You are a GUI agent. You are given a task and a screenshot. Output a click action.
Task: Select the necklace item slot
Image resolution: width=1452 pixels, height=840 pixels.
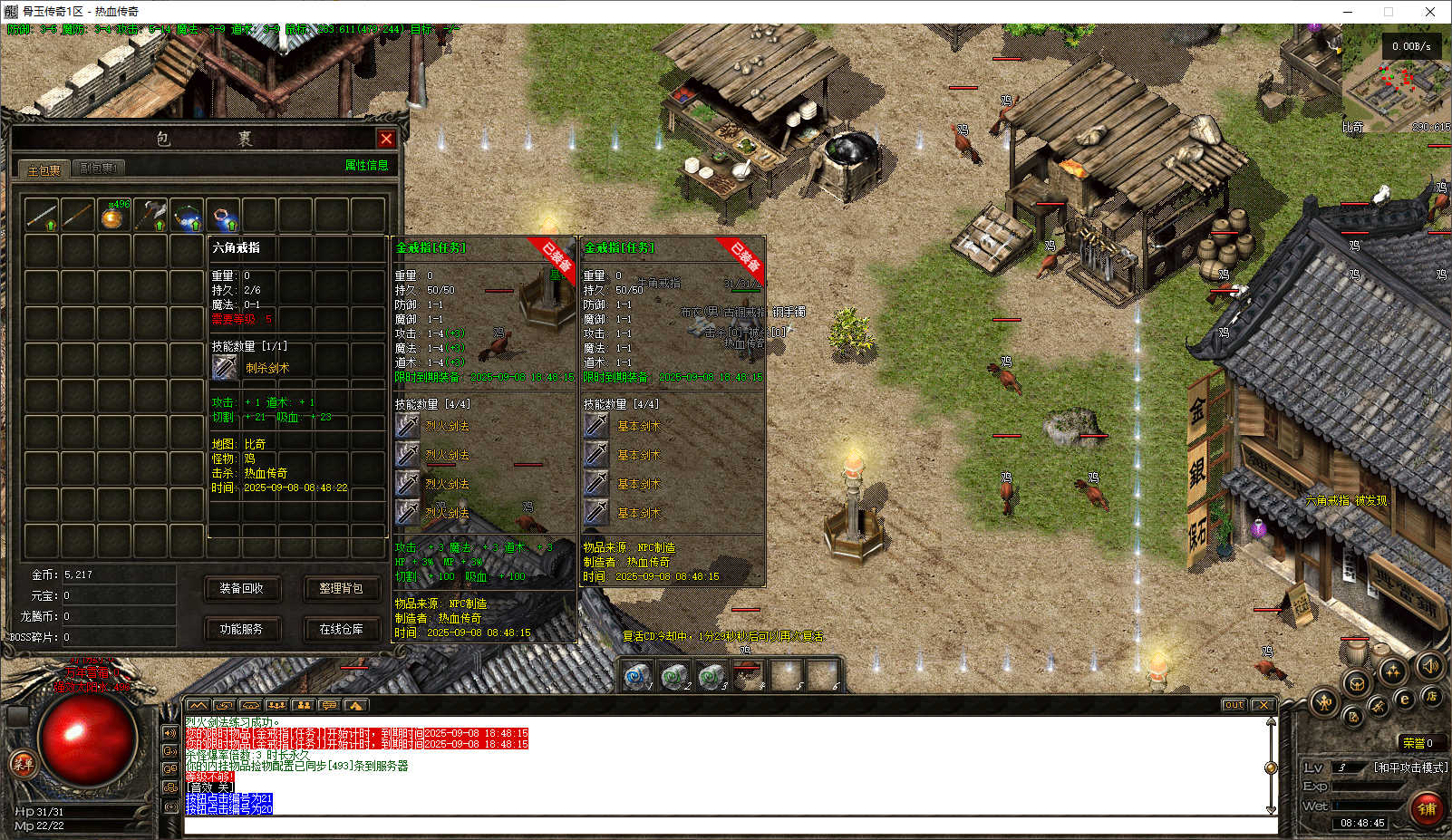(187, 216)
